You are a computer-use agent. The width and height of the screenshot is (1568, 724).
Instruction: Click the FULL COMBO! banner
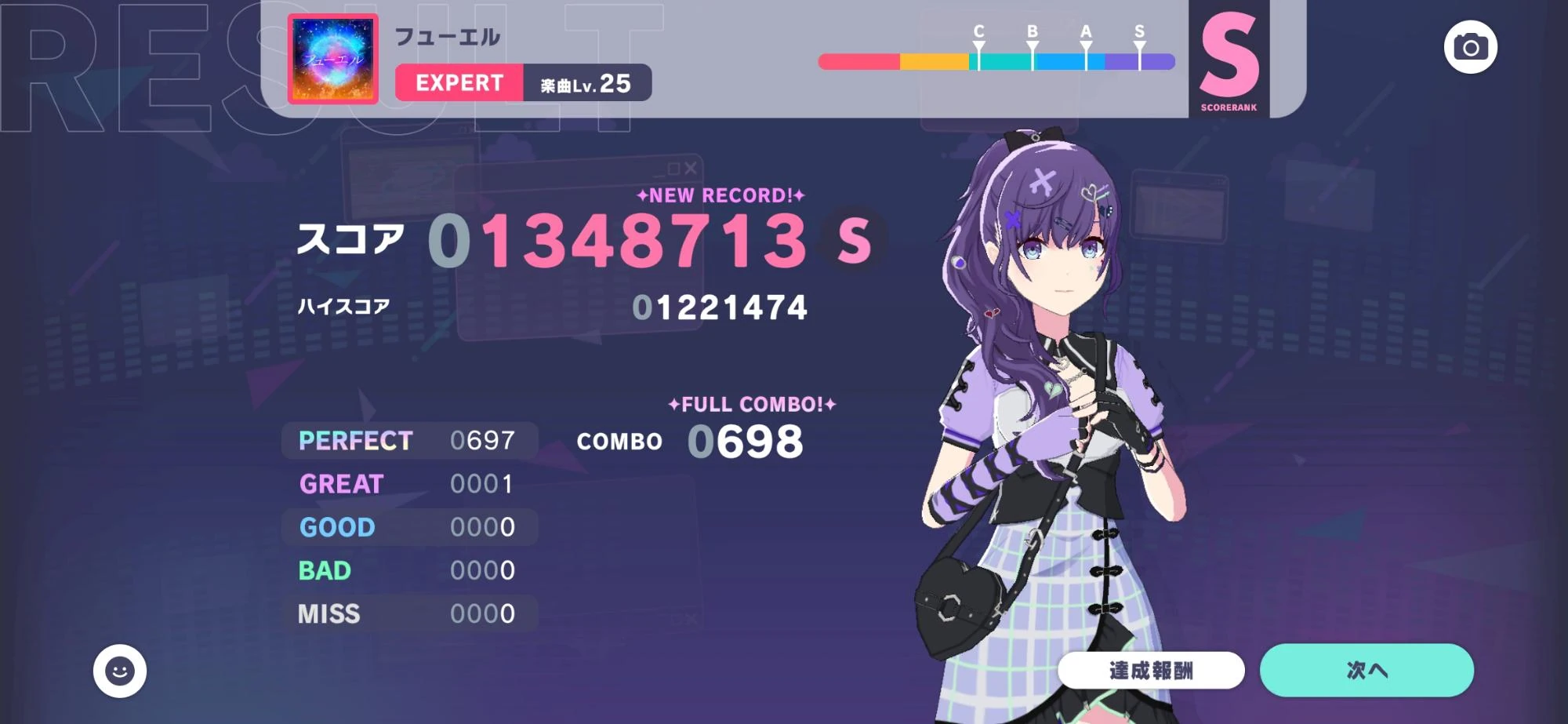point(750,405)
